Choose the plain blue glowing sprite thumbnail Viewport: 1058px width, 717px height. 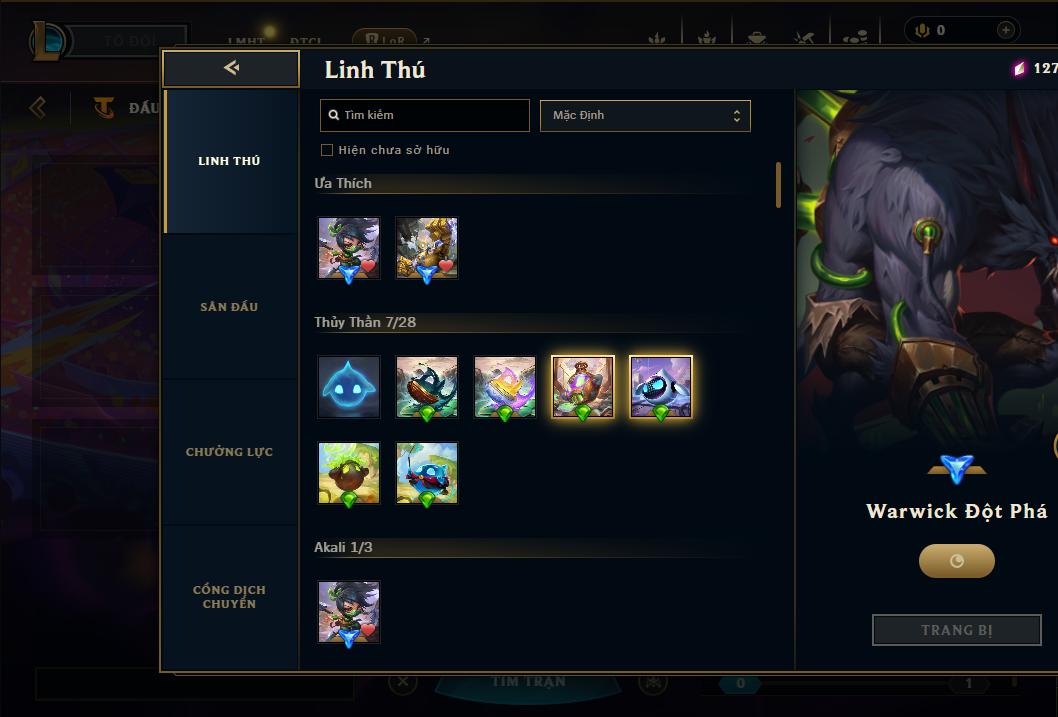pyautogui.click(x=349, y=386)
